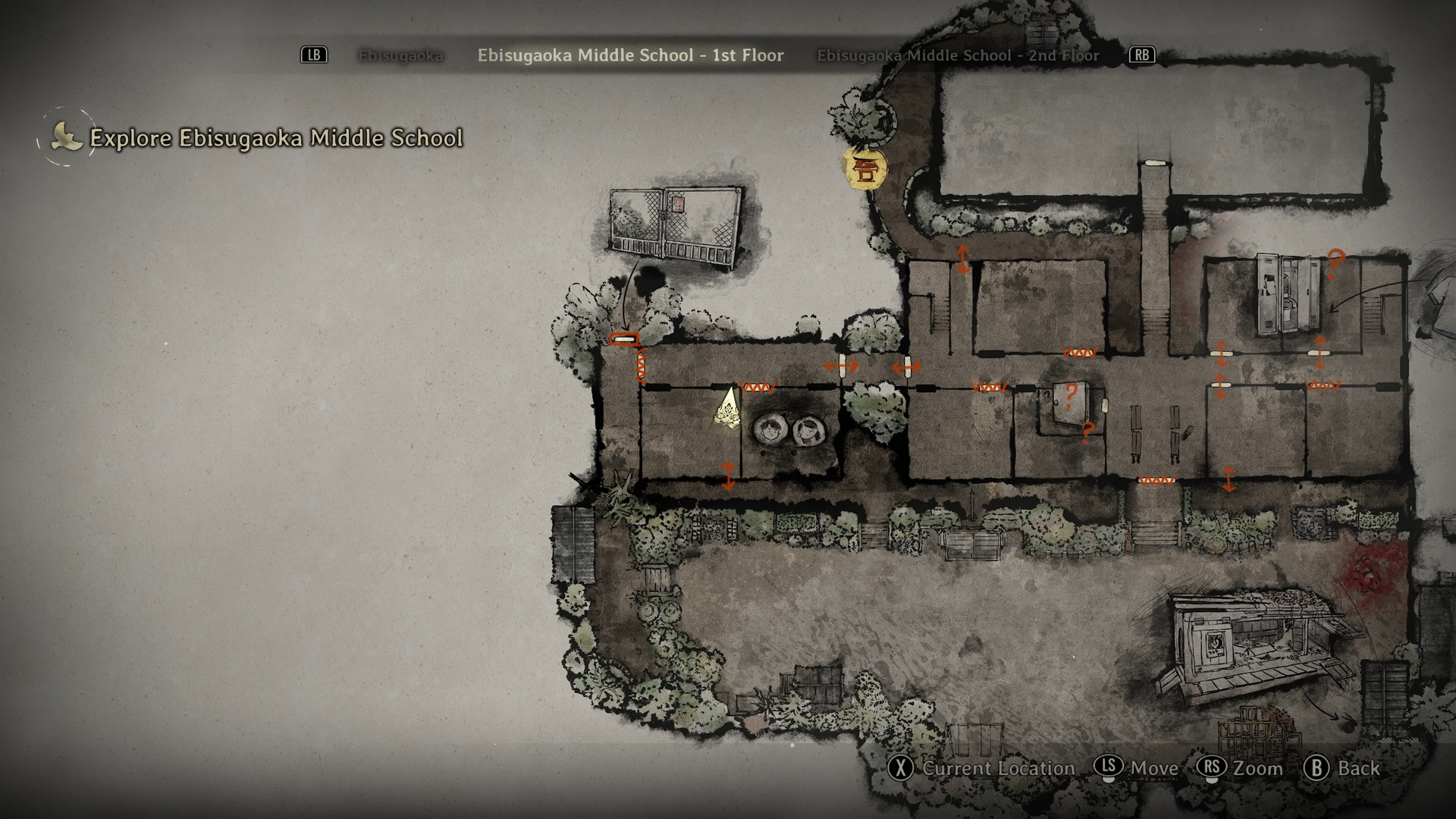Inspect the chain-link gate sketch note
Screen dimensions: 1456x819
point(675,226)
